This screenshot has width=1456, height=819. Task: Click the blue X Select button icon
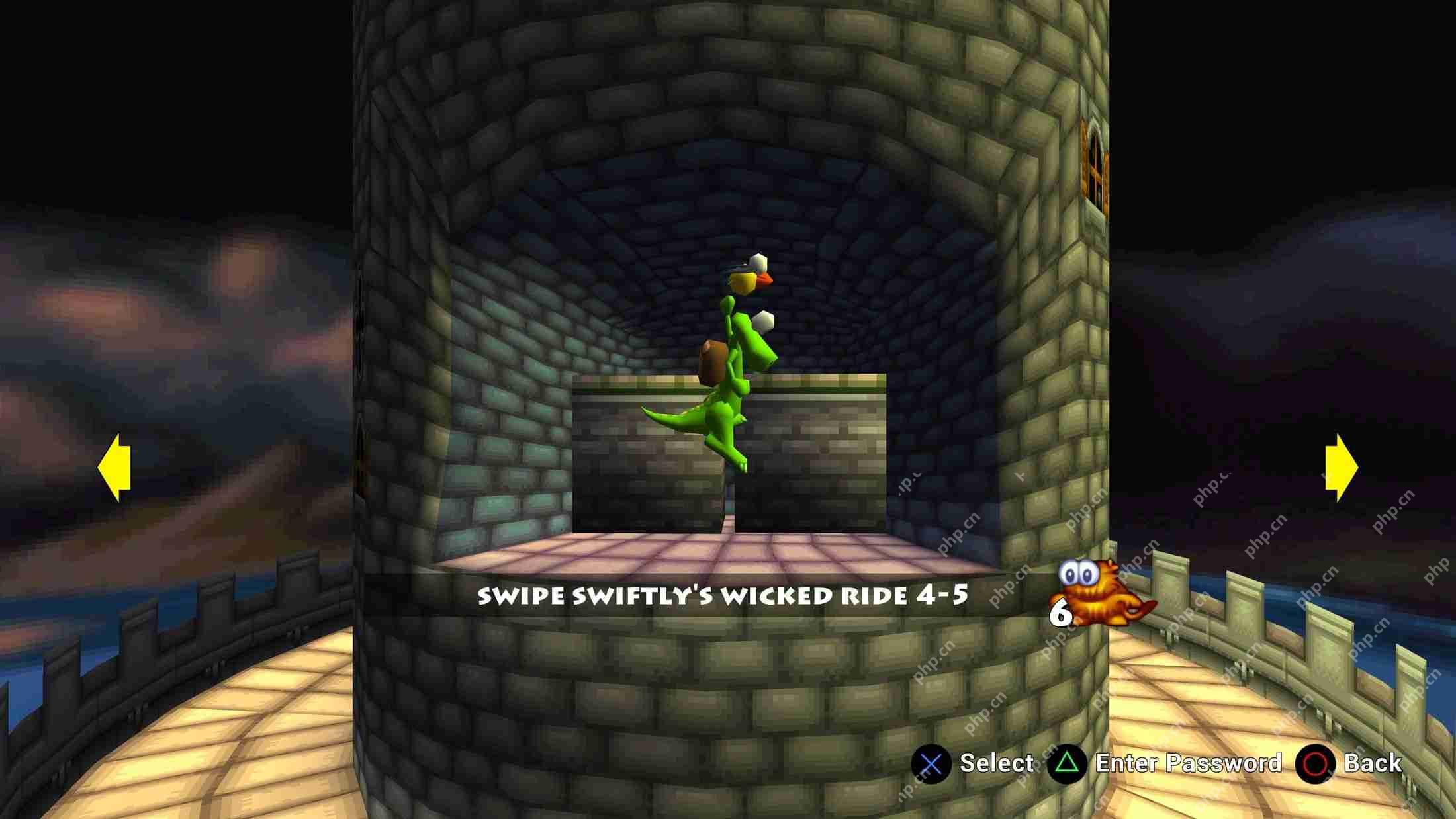point(931,763)
